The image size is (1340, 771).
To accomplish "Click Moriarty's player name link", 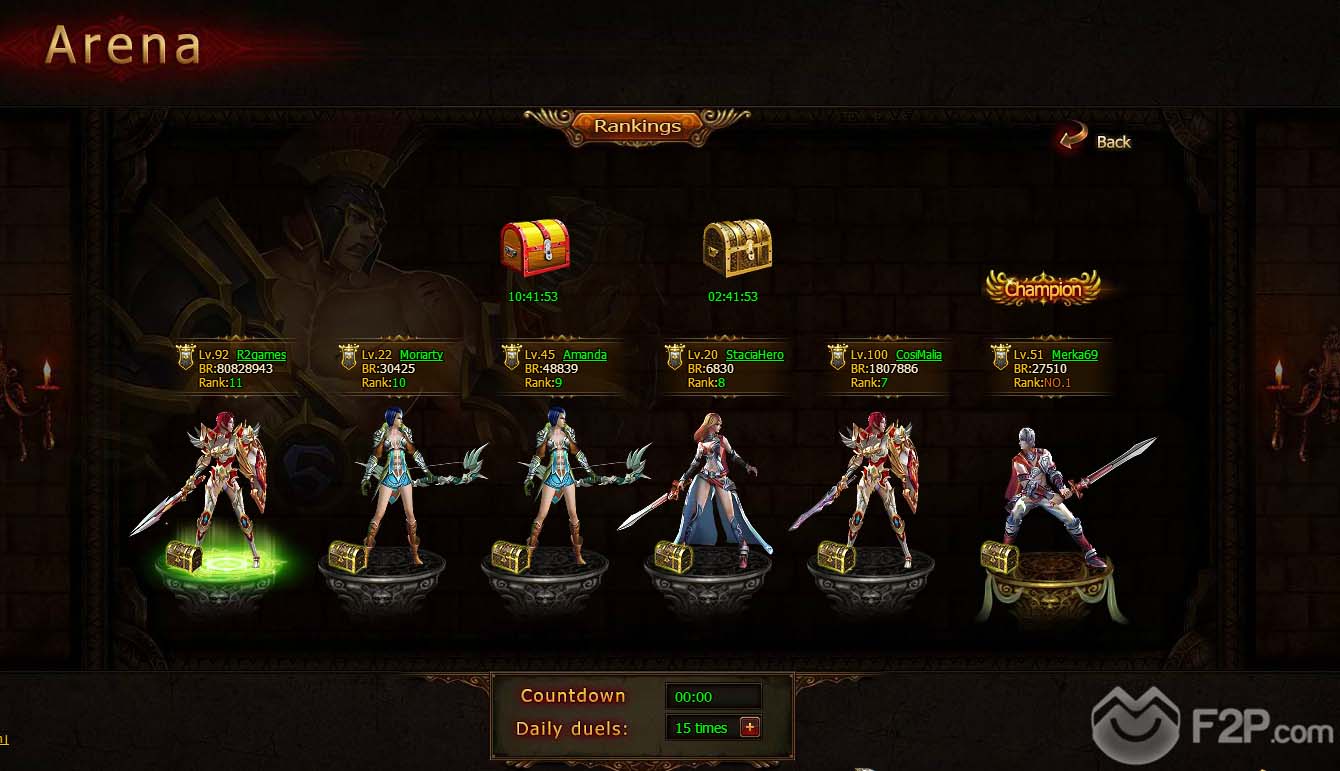I will [421, 355].
